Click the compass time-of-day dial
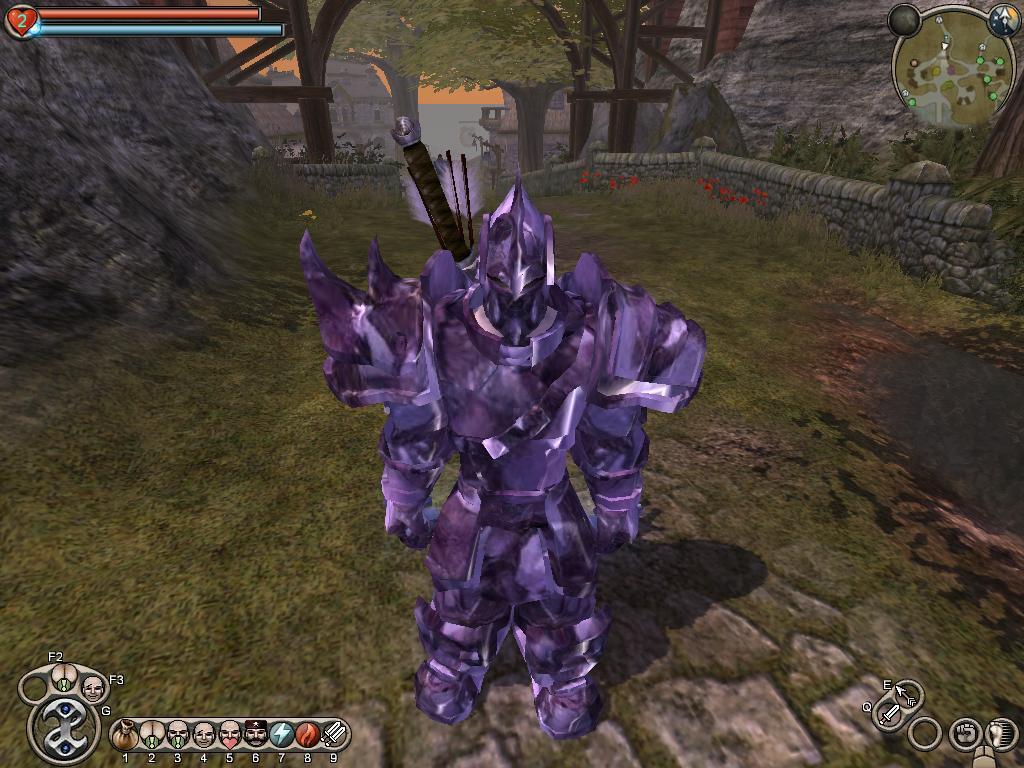The image size is (1024, 768). tap(1002, 20)
